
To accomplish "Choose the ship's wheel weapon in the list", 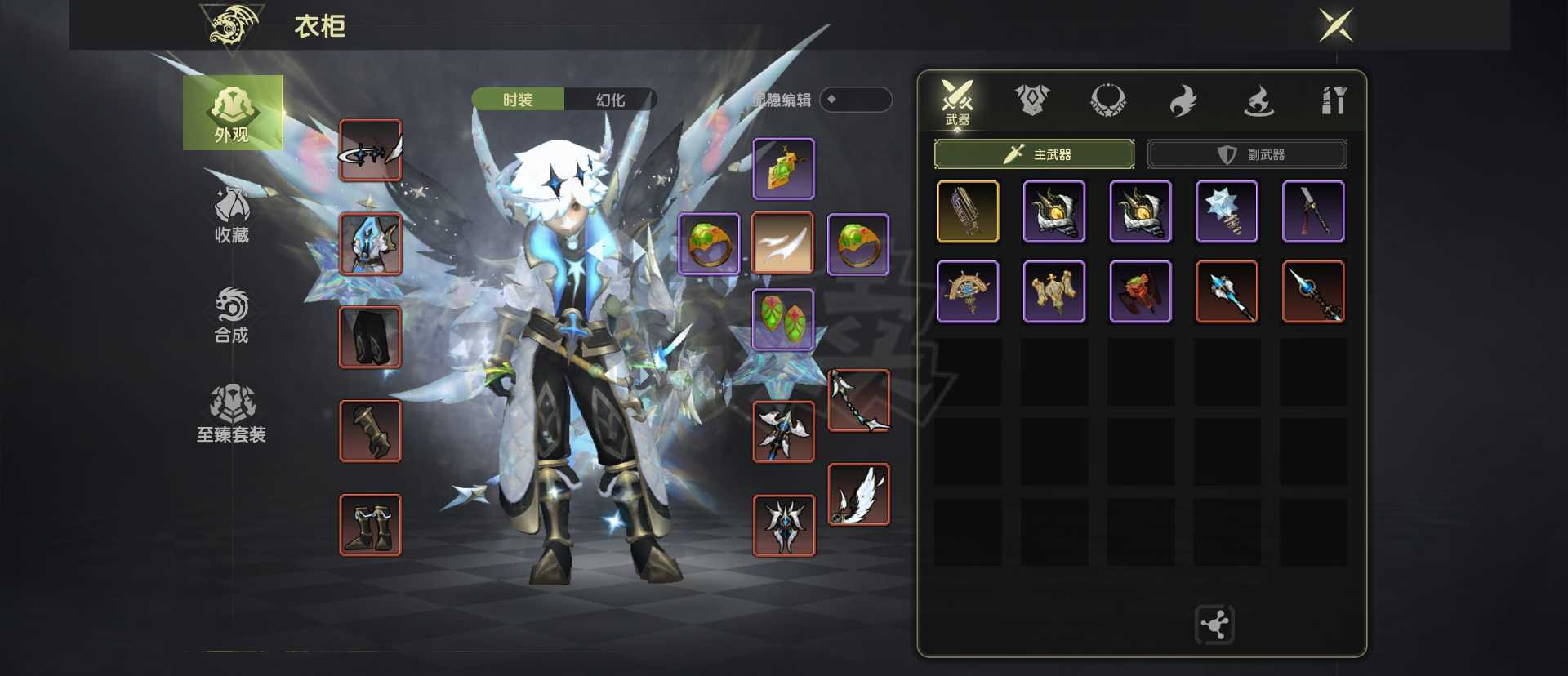I will 968,291.
